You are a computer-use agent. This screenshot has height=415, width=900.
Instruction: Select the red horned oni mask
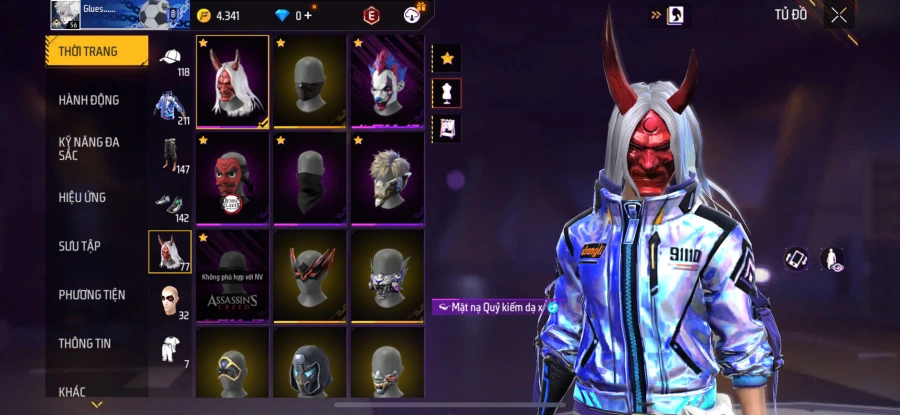click(x=233, y=82)
